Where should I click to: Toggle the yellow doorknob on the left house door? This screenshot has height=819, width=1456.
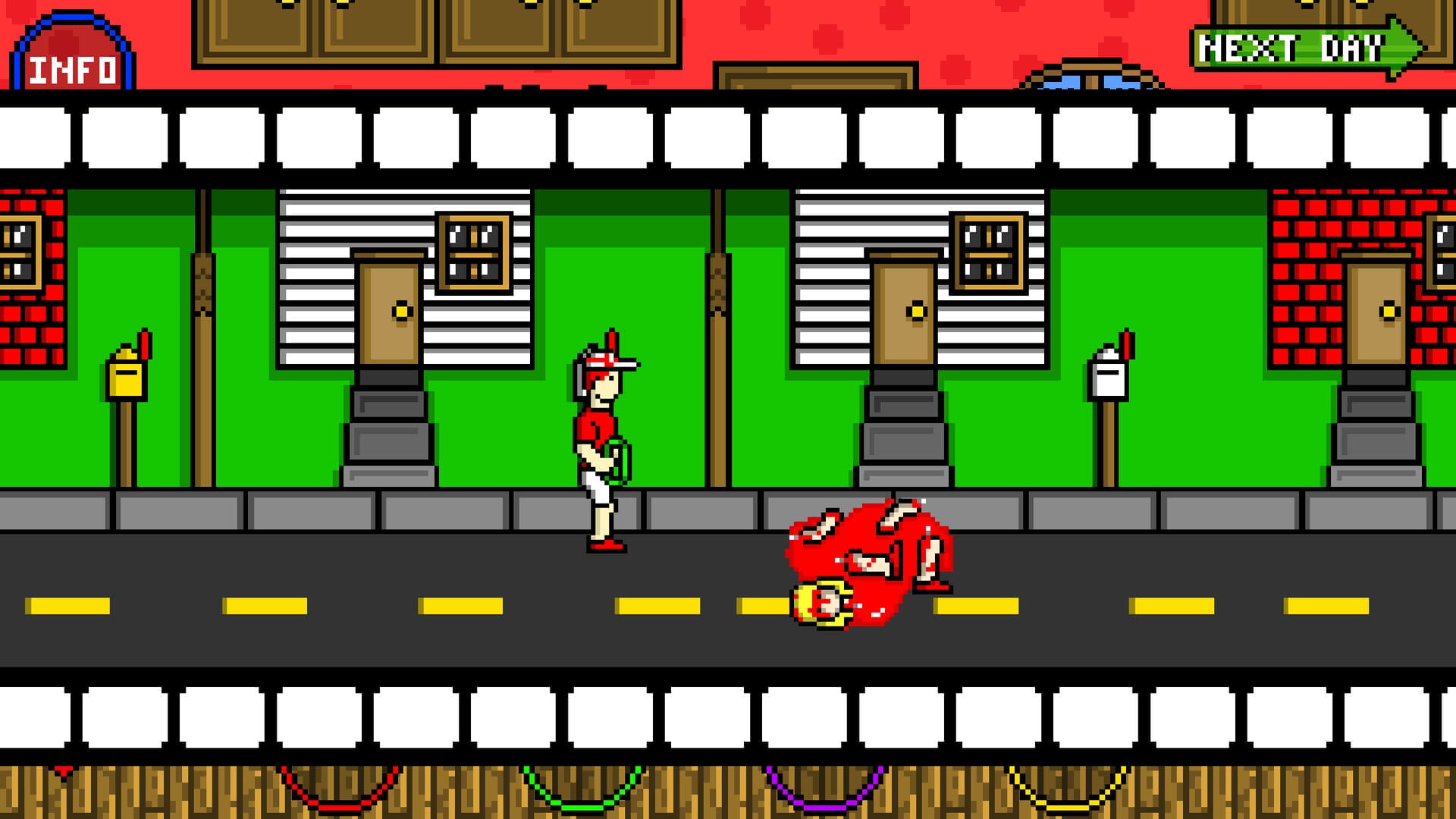400,311
